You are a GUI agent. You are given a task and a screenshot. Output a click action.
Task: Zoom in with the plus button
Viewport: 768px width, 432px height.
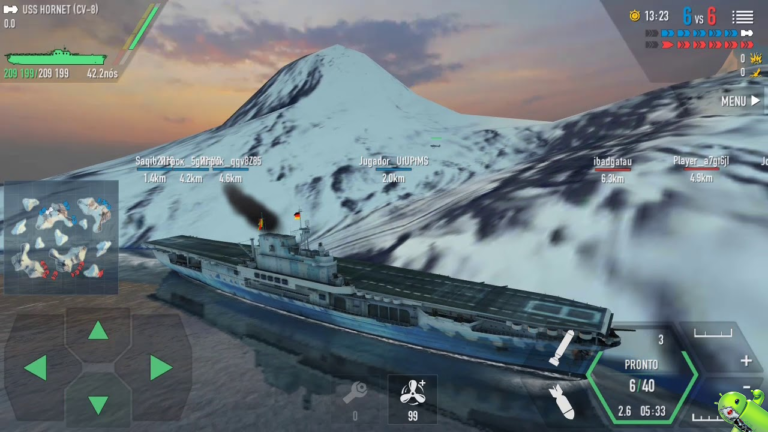point(745,360)
